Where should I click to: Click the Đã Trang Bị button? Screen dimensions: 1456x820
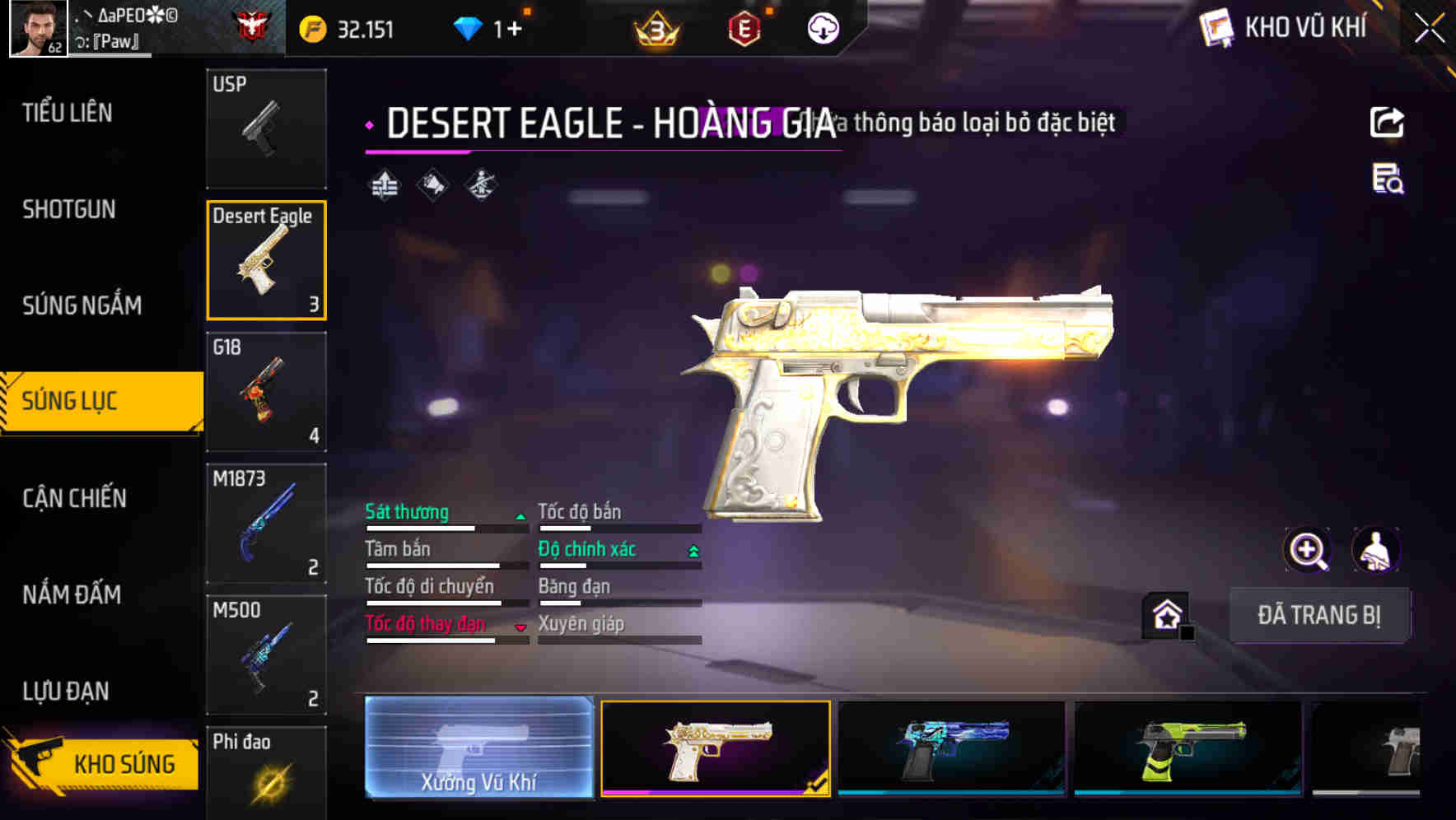point(1318,615)
